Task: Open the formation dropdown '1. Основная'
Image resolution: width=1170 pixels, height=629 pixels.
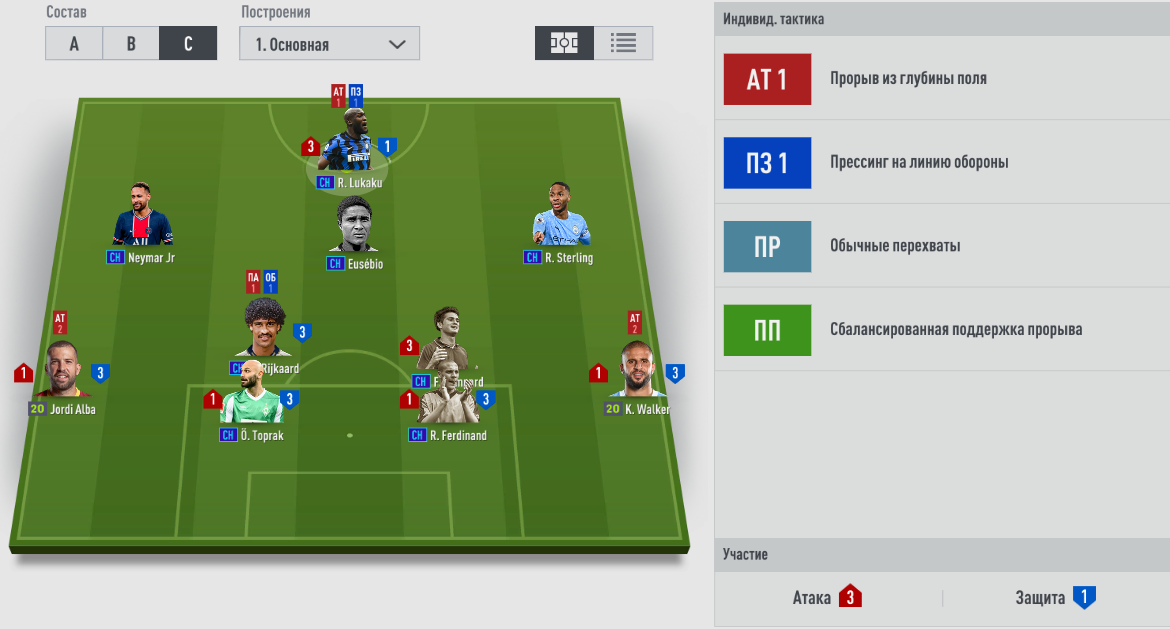Action: click(329, 44)
